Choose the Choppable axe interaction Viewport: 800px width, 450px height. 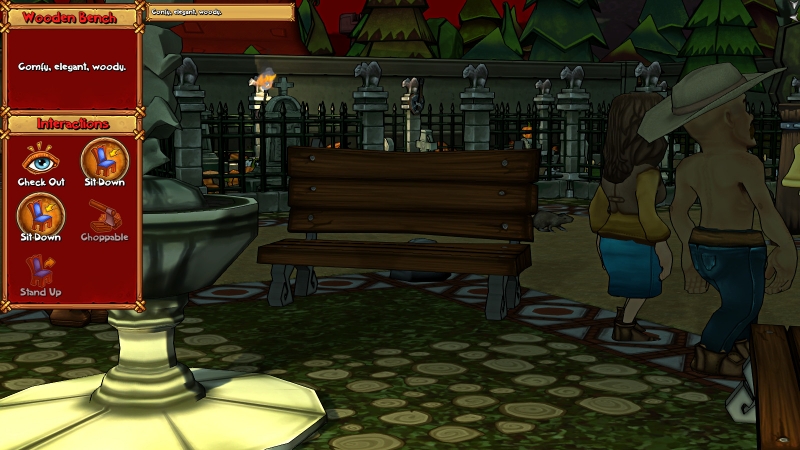[103, 216]
